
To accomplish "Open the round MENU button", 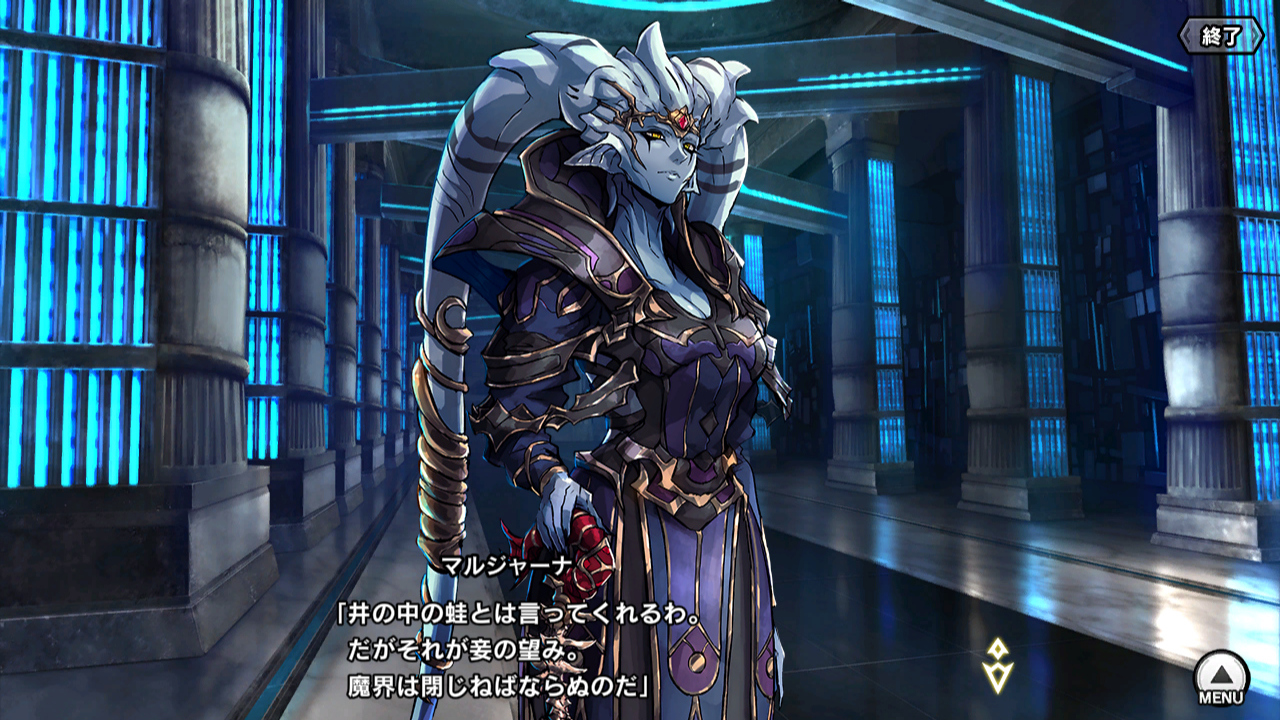I will point(1221,677).
